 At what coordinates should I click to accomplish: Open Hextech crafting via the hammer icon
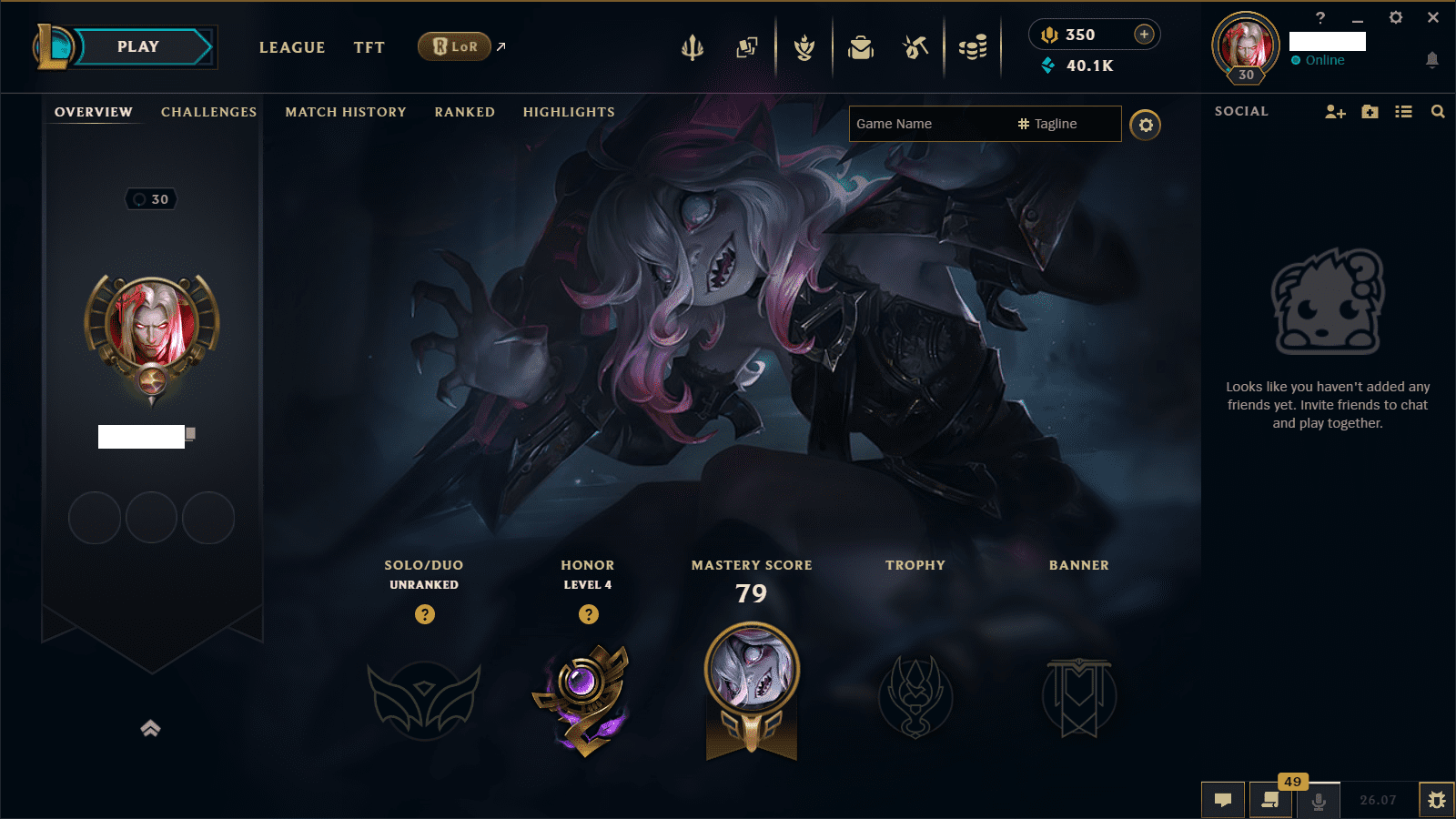[915, 47]
